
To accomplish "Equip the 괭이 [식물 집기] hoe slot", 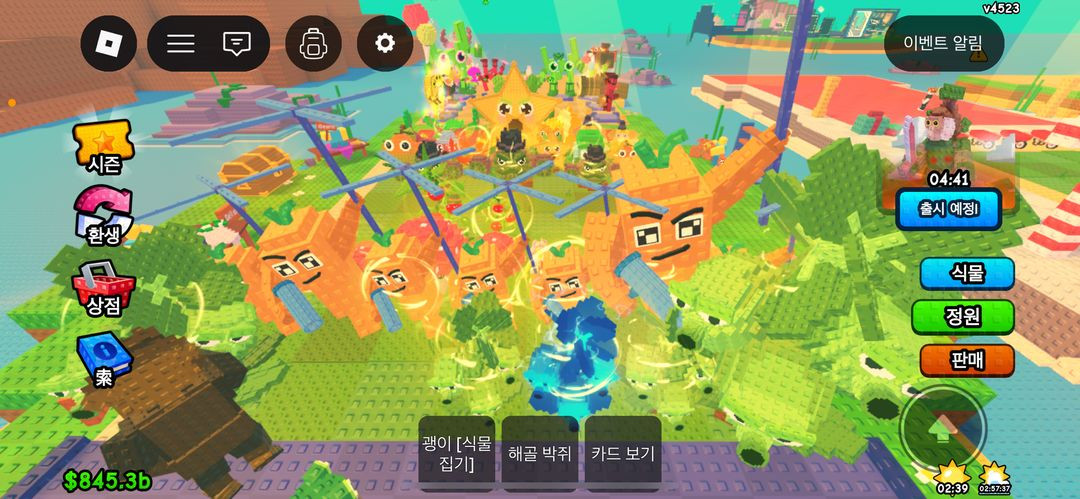I will click(x=457, y=452).
